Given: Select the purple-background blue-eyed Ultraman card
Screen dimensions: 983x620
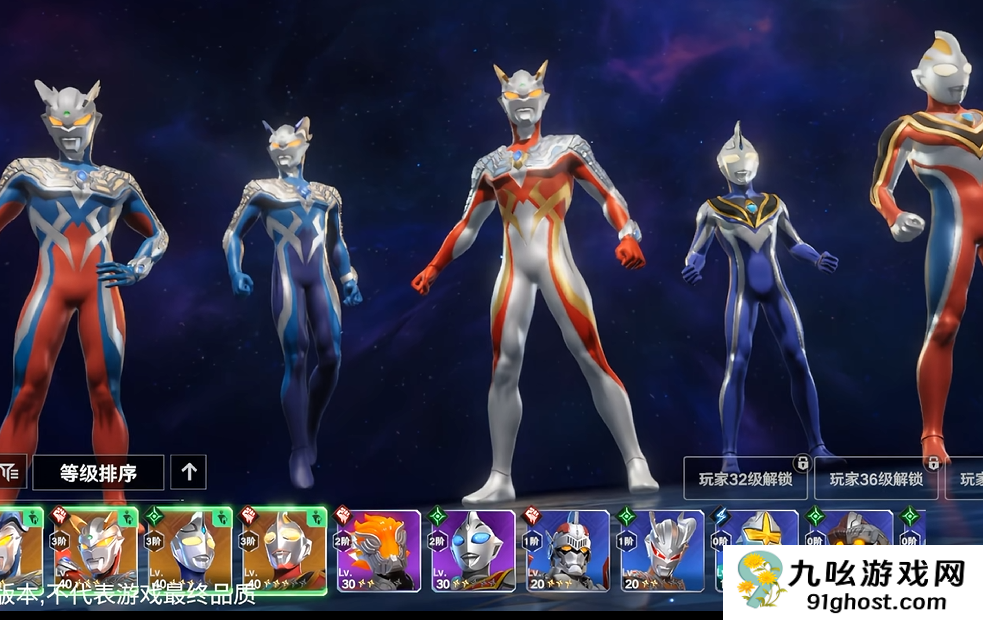Looking at the screenshot, I should coord(472,551).
